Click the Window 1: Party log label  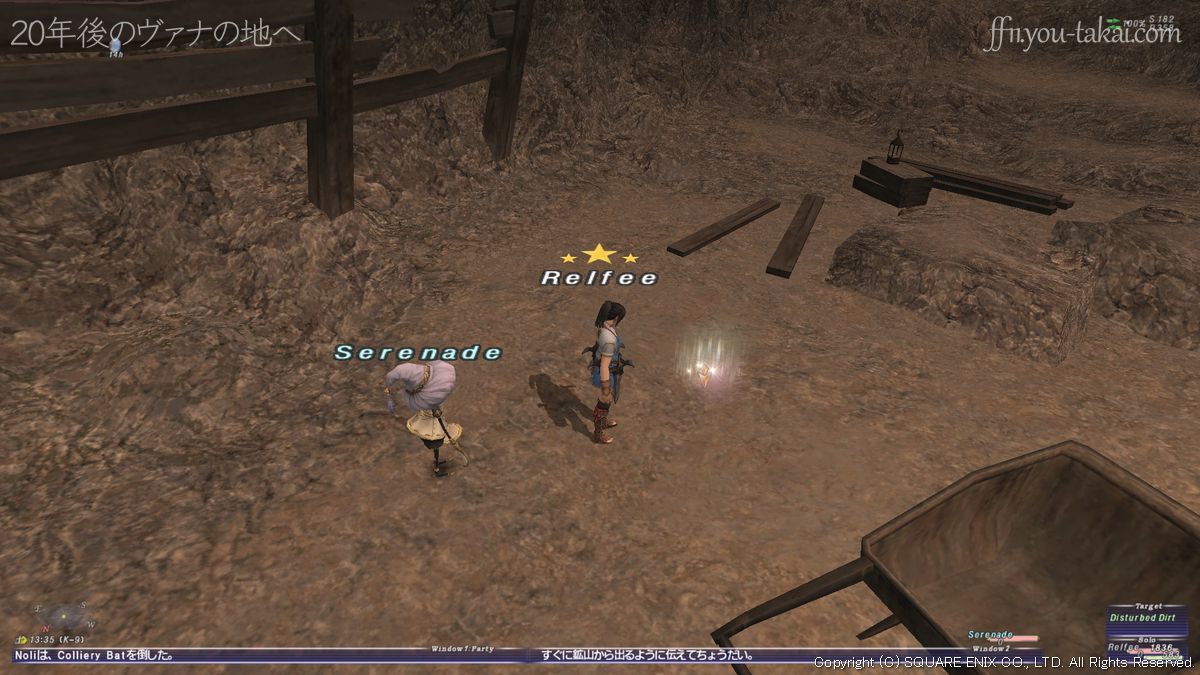tap(462, 649)
